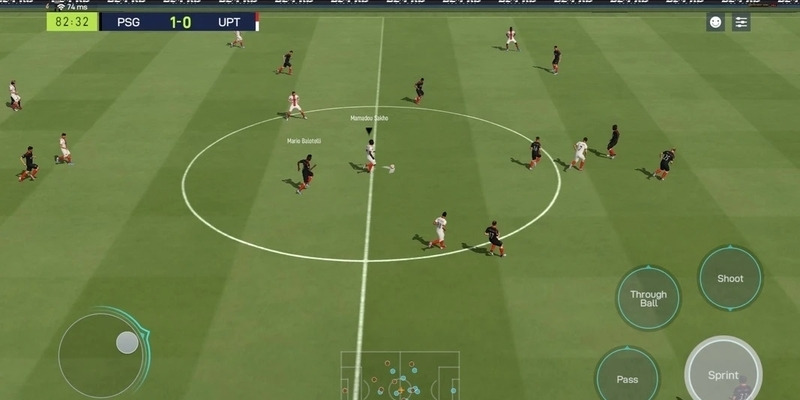
Task: Activate the Sprint button
Action: point(723,373)
